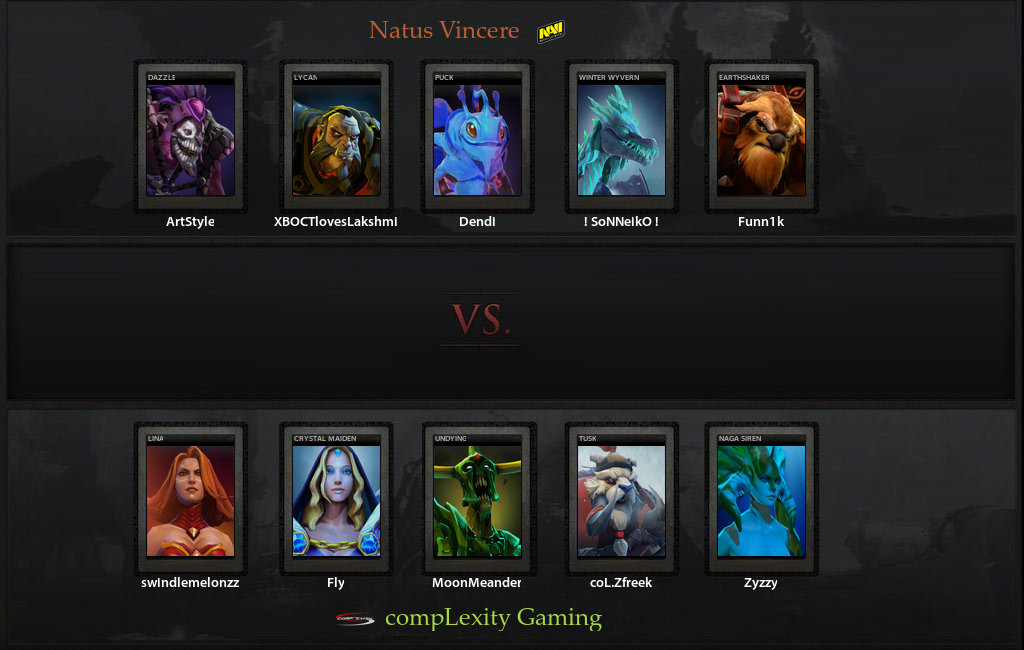
Task: Select the Tusk hero portrait
Action: pyautogui.click(x=621, y=499)
